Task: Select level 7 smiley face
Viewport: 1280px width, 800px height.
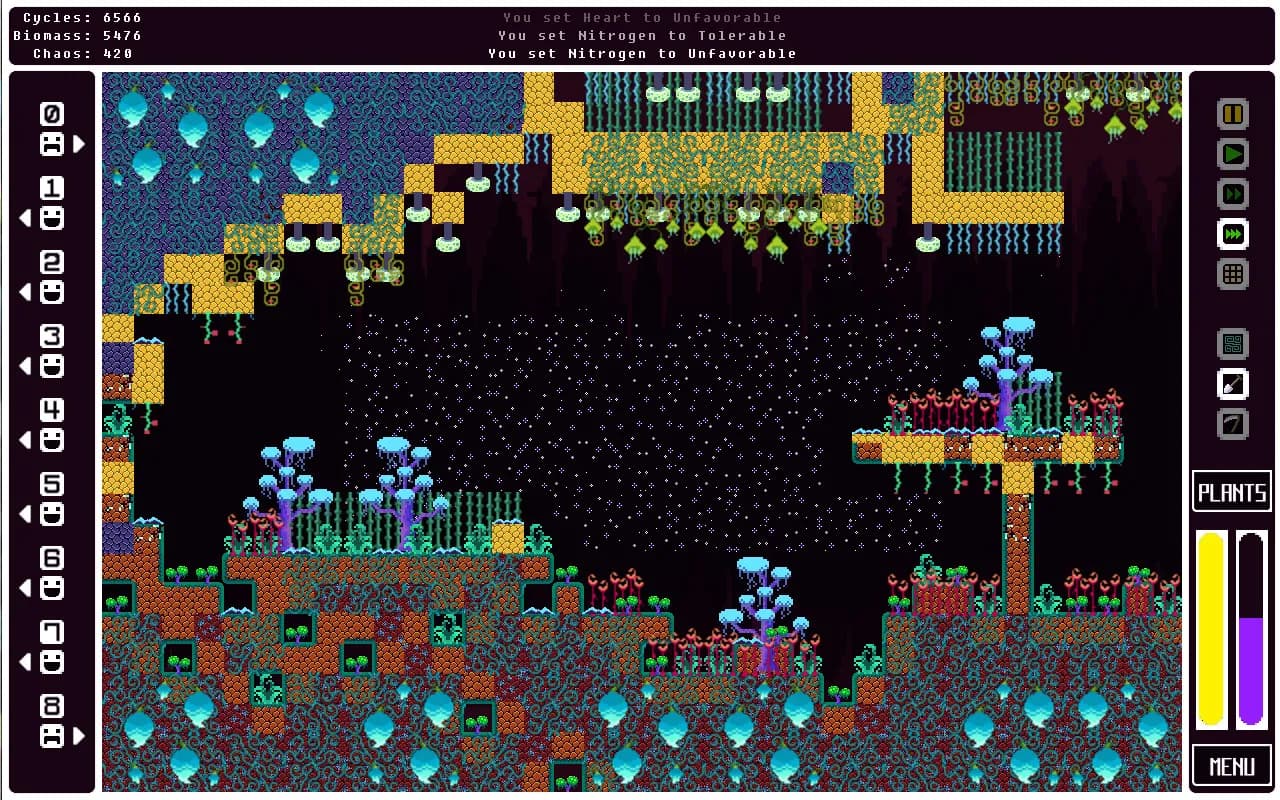Action: 52,662
